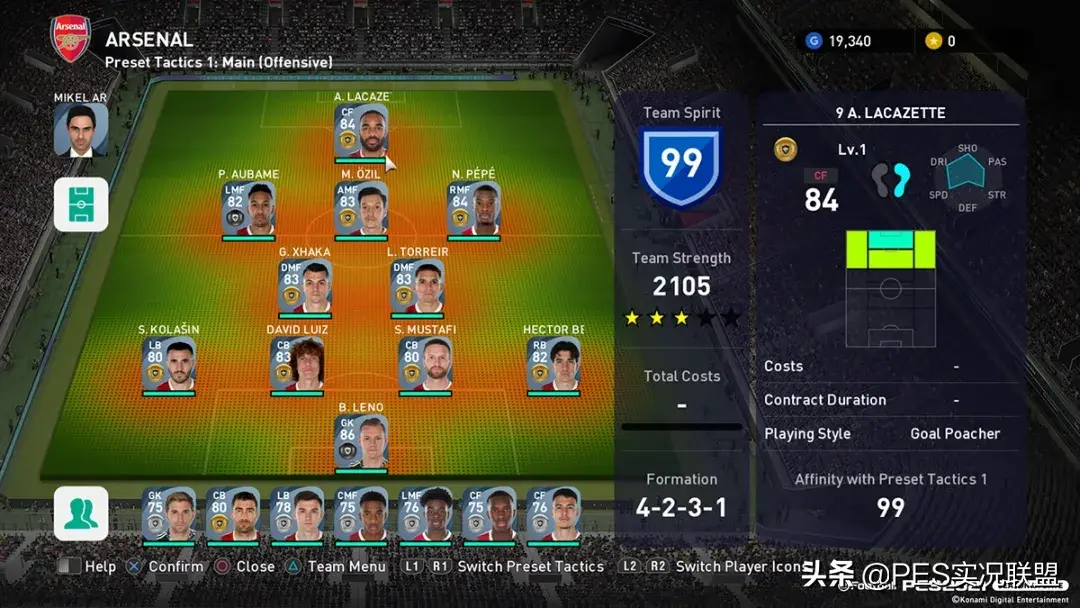Select goalkeeper B. Leno's card
This screenshot has height=608, width=1080.
pos(361,442)
